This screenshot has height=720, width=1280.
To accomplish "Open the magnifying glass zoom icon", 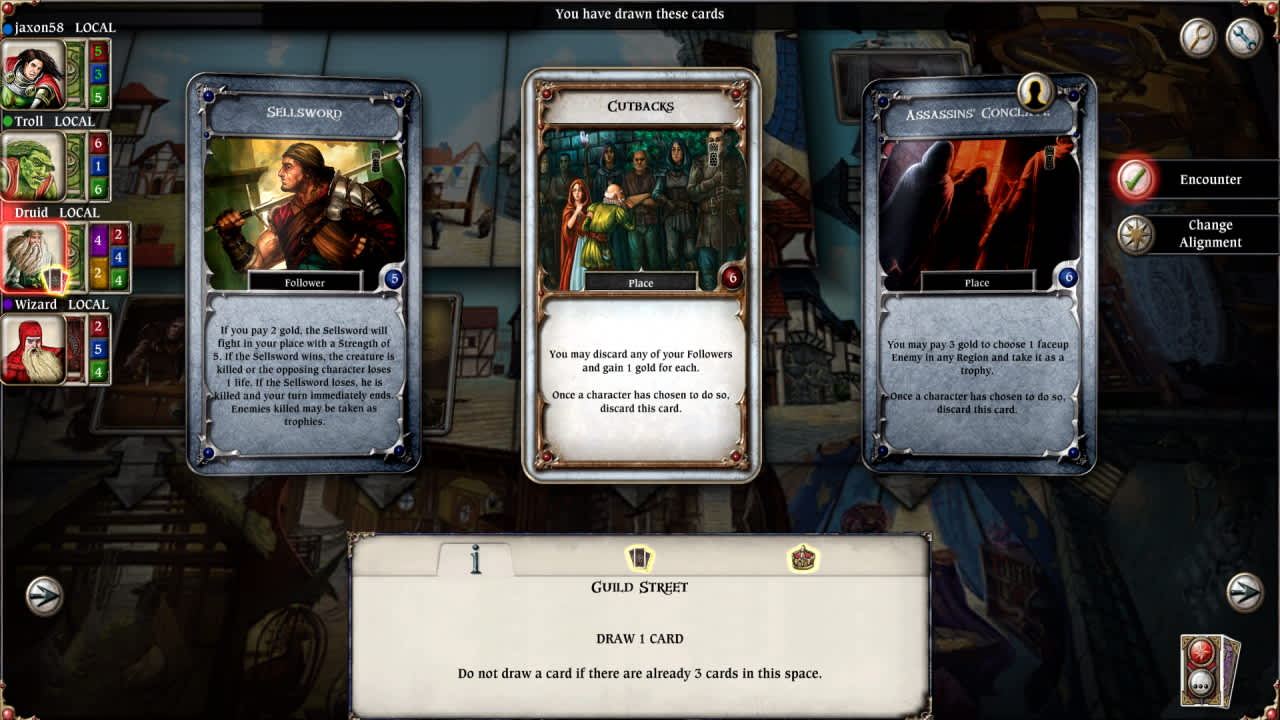I will 1197,39.
